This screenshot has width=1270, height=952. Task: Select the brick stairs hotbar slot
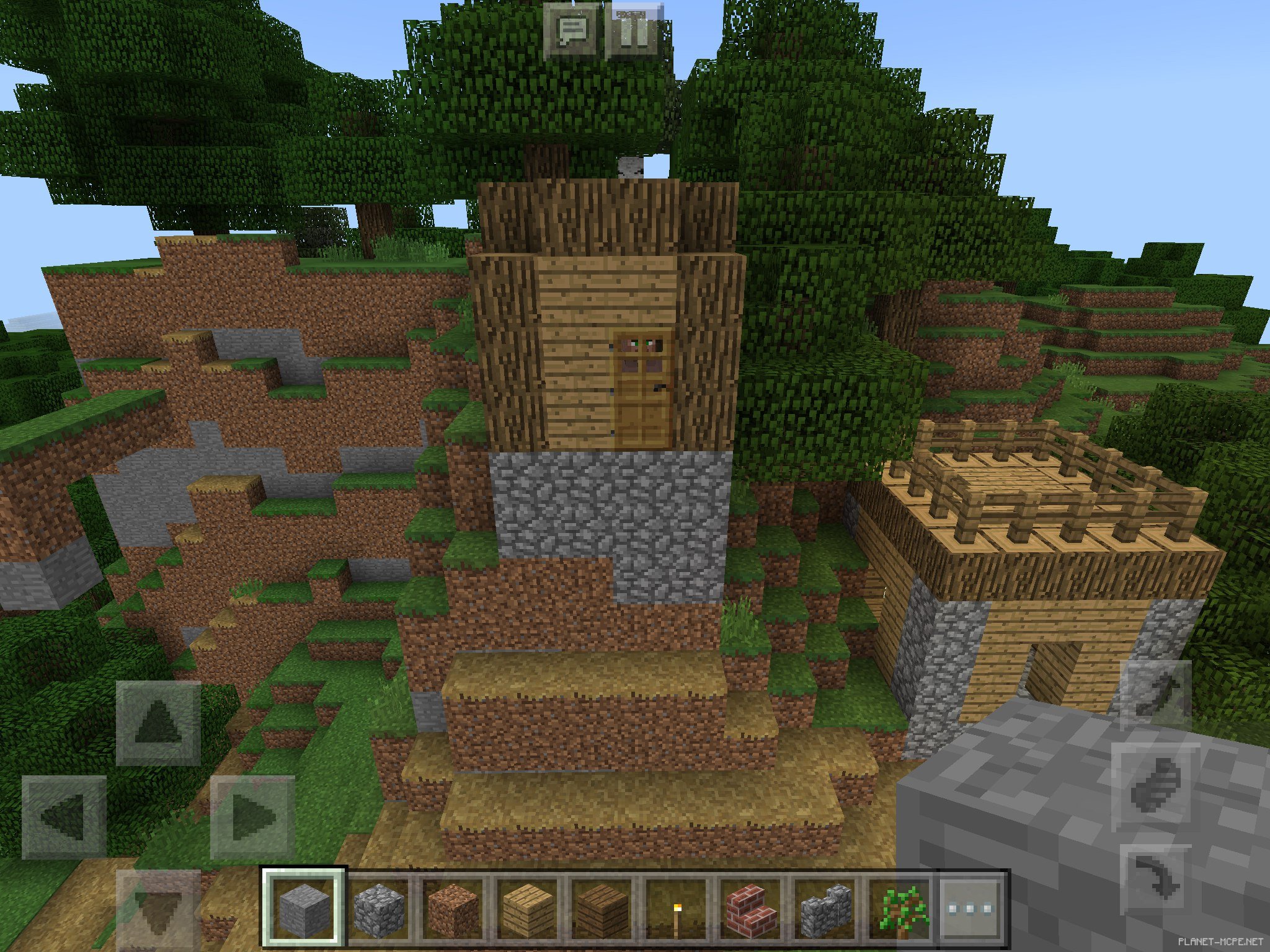tap(749, 910)
